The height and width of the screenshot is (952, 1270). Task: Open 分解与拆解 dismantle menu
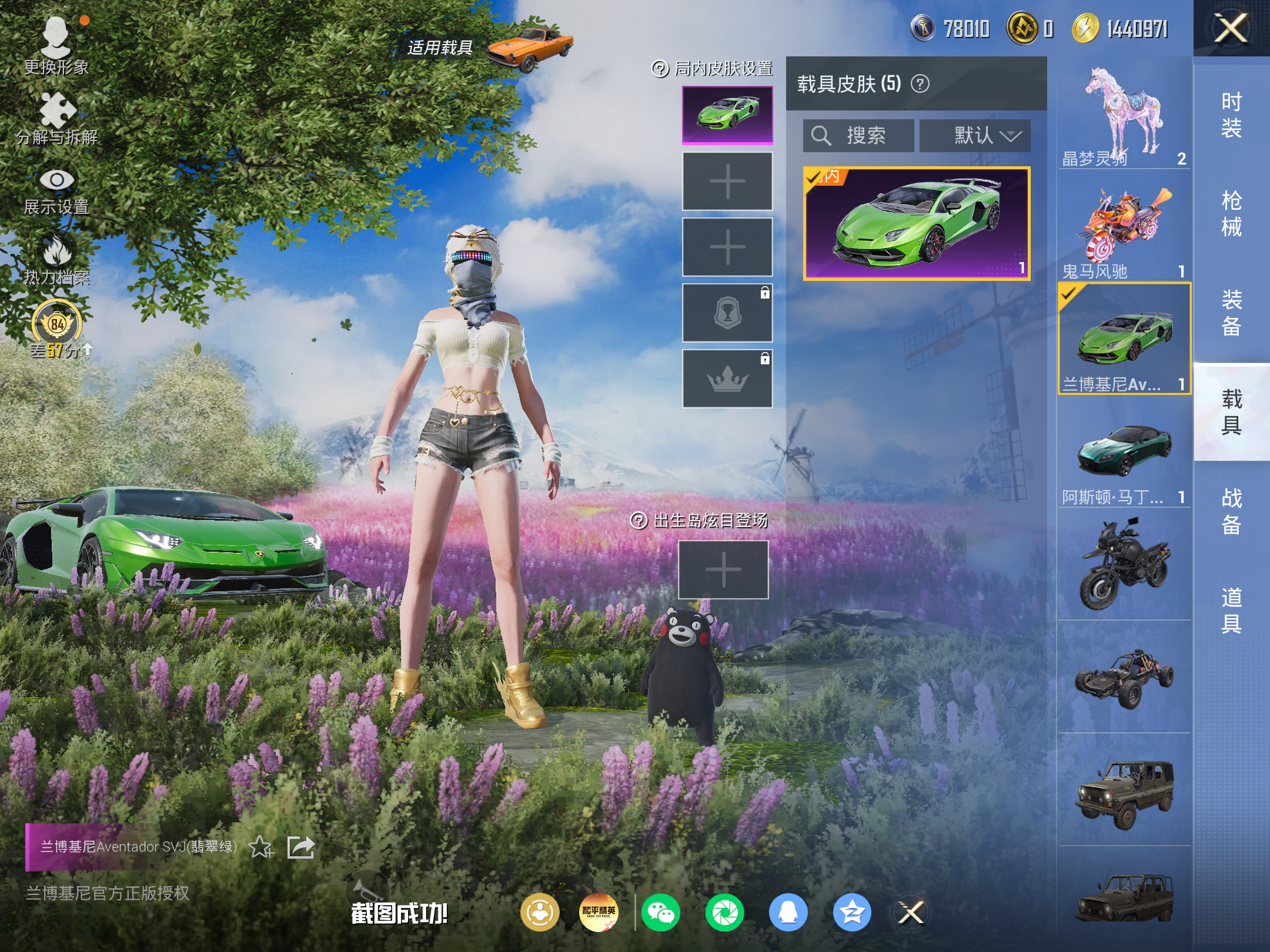coord(56,118)
